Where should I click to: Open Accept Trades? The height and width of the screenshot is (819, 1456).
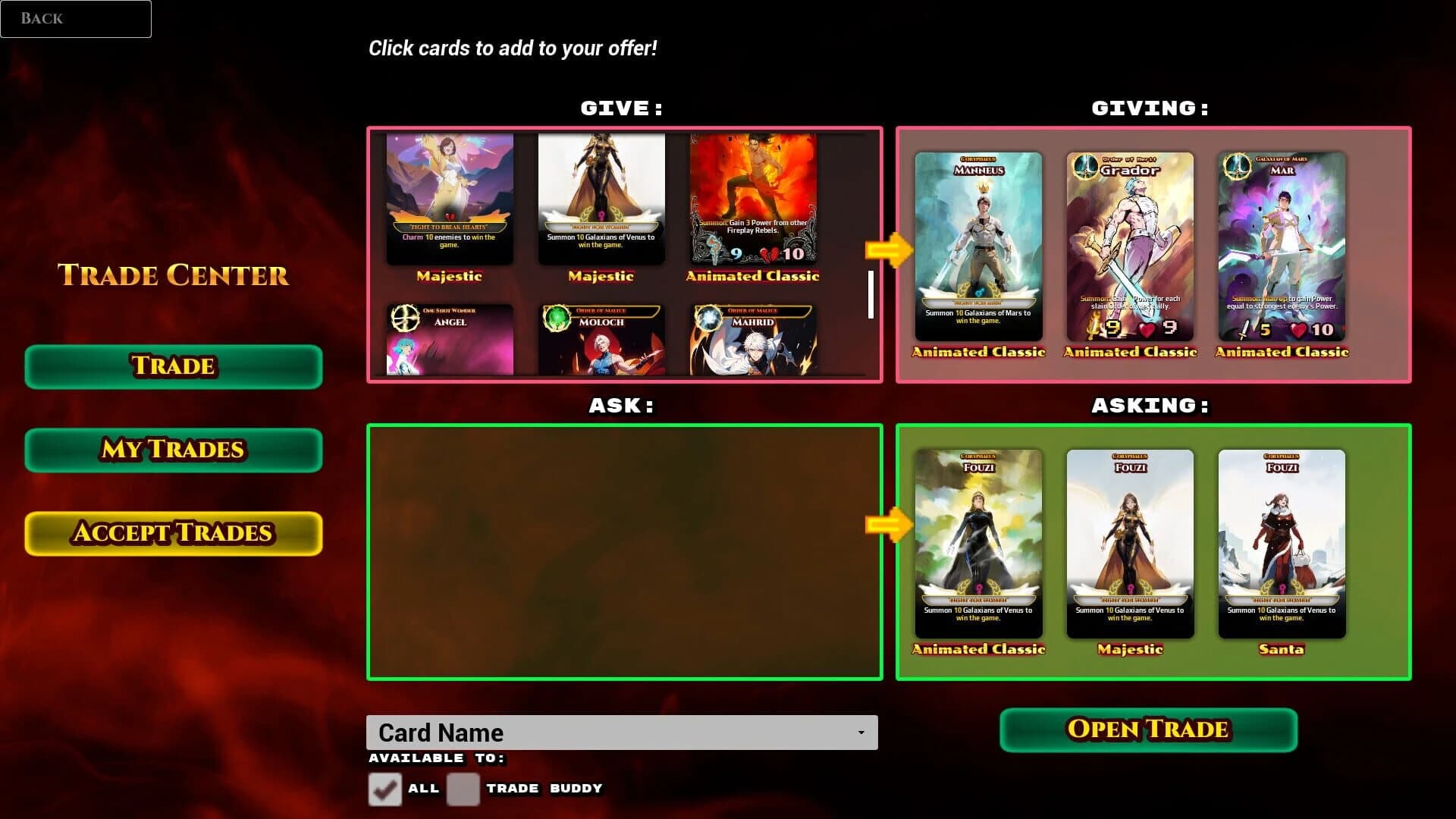pyautogui.click(x=173, y=532)
